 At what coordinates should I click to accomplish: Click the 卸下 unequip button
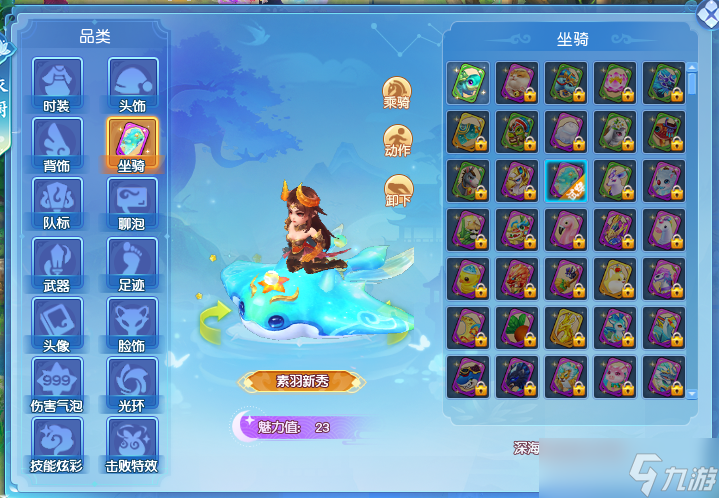398,189
